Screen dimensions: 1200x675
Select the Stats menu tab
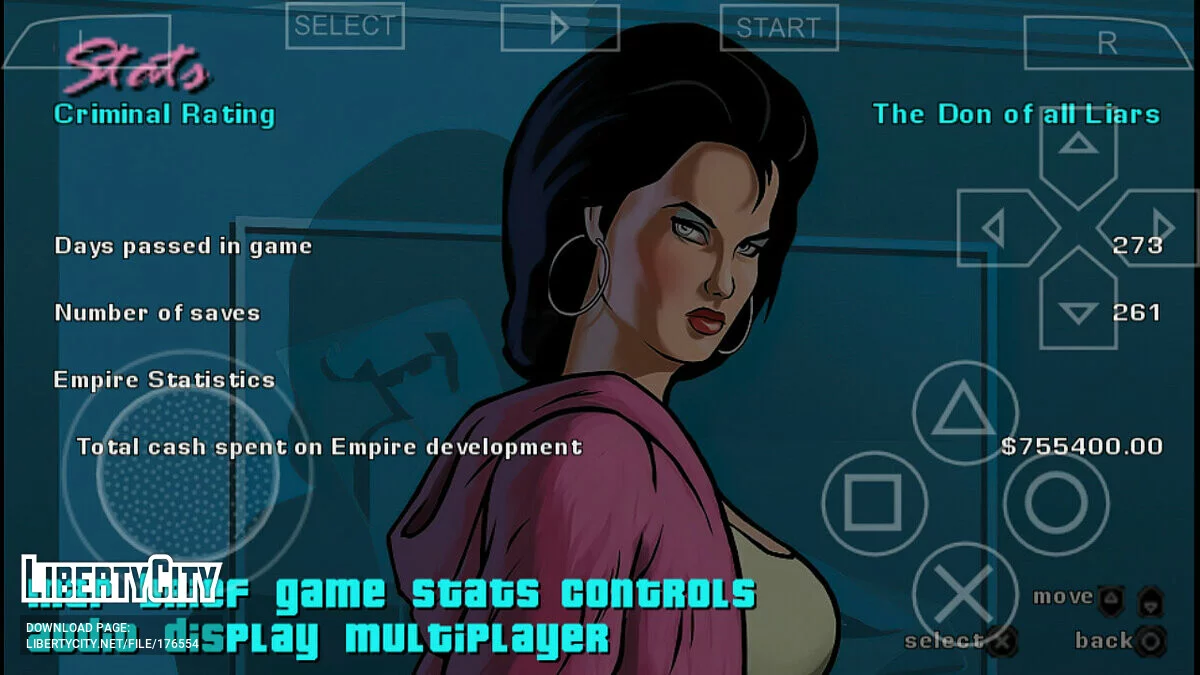click(478, 594)
